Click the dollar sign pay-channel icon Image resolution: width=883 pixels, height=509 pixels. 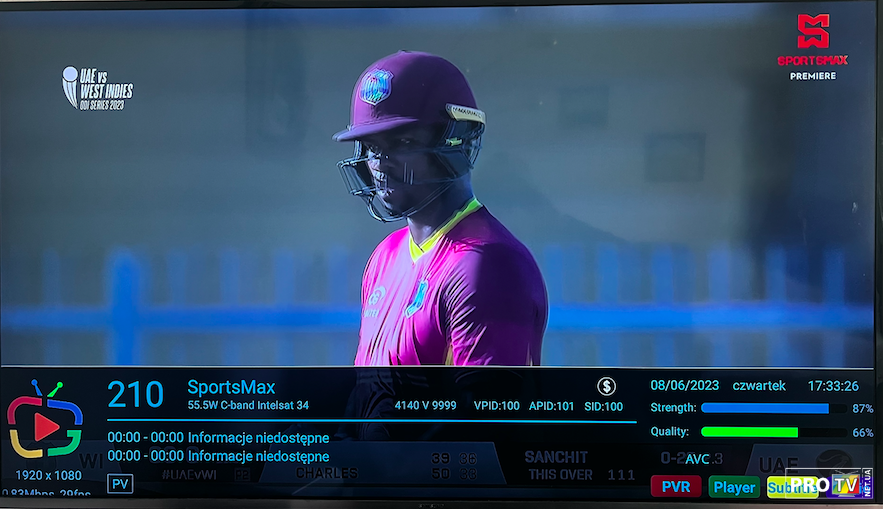(x=606, y=386)
